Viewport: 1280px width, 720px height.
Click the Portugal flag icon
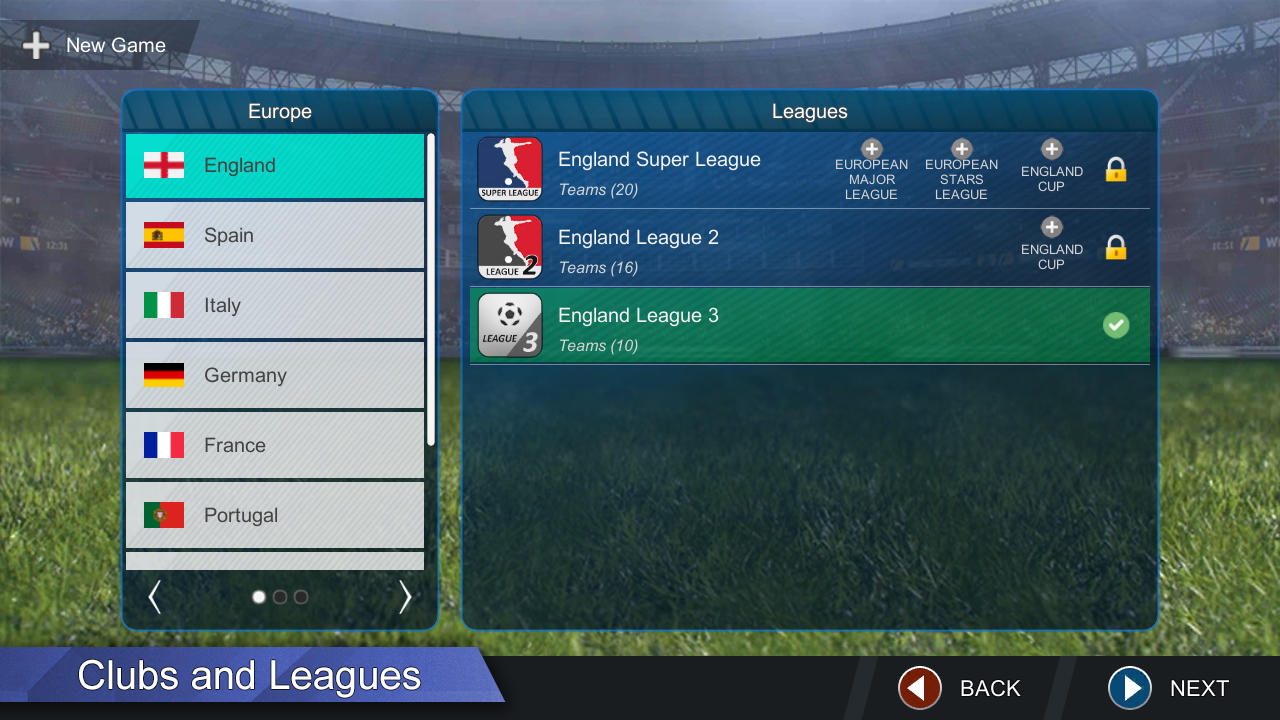click(163, 515)
